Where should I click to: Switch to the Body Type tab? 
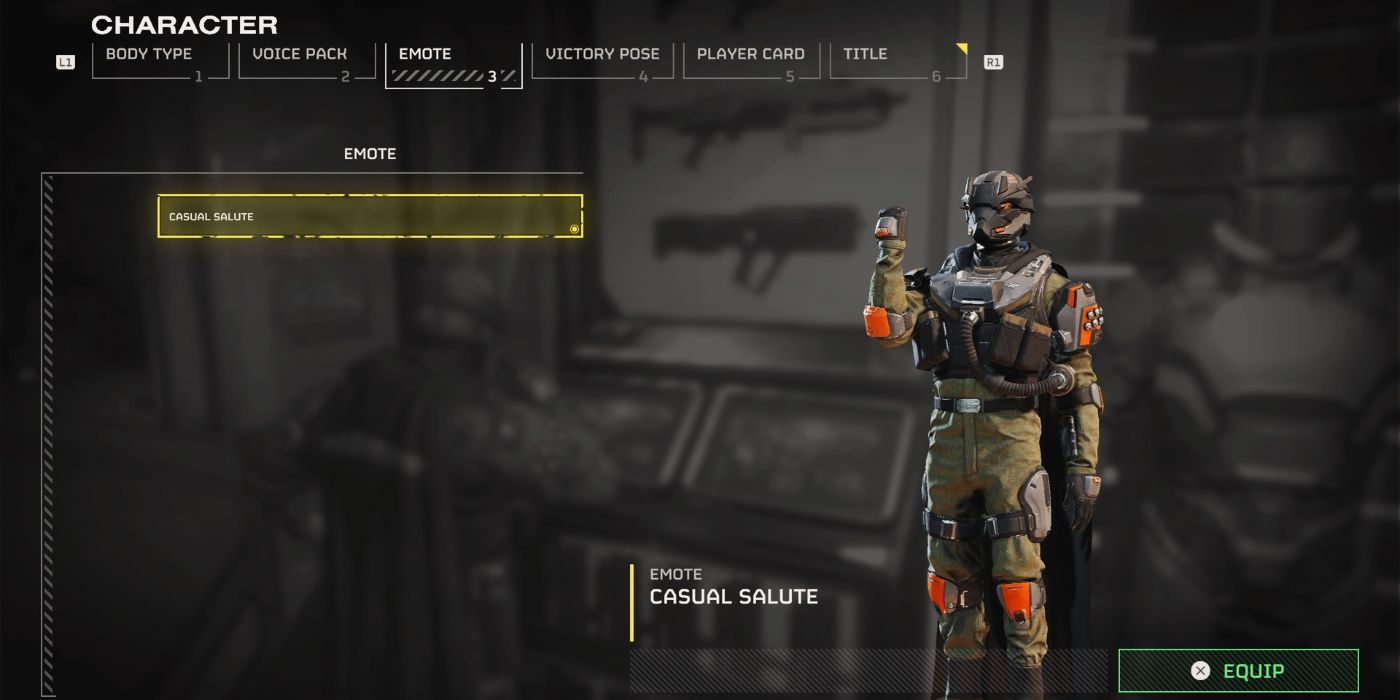pos(160,60)
